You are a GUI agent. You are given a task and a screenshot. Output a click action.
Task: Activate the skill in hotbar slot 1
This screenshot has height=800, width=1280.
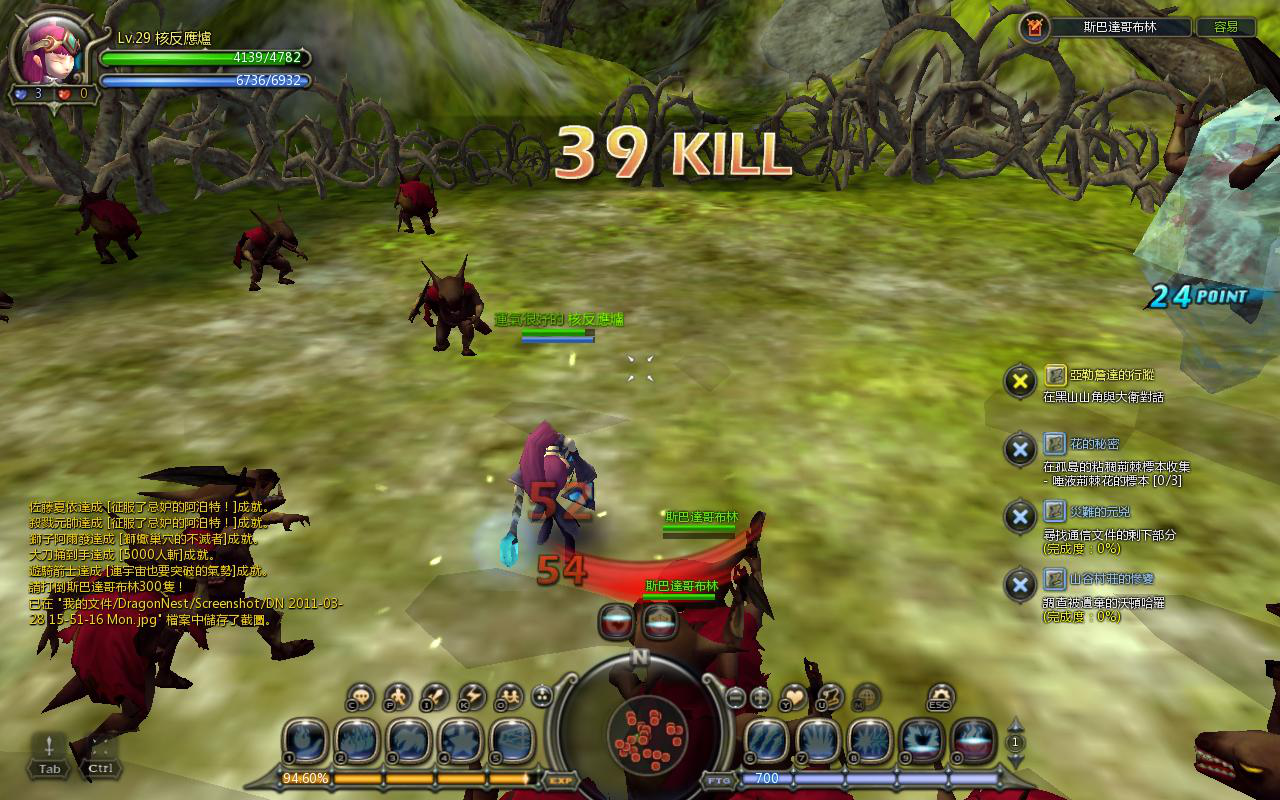click(307, 742)
